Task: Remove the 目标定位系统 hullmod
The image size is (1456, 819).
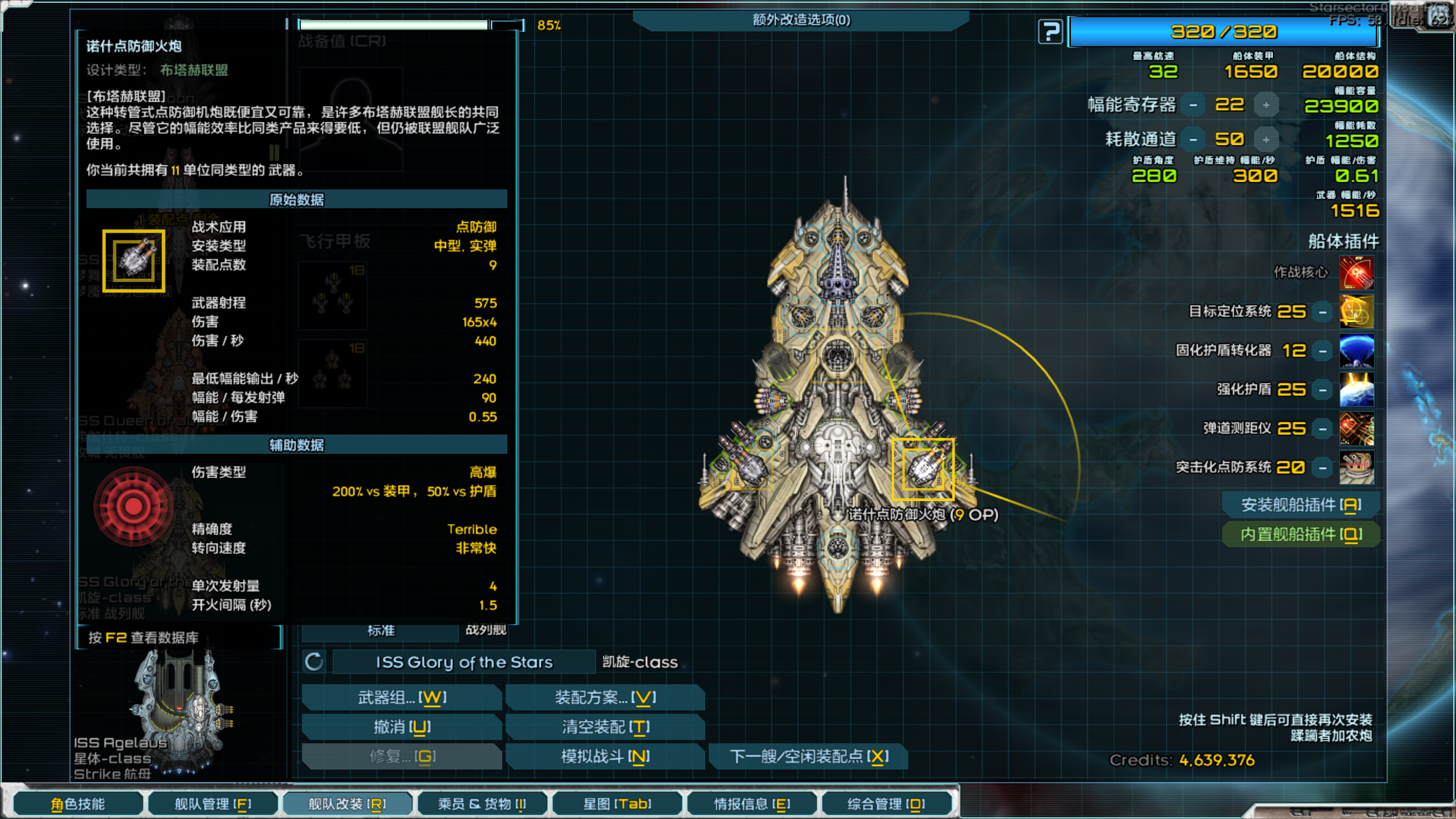Action: point(1323,312)
